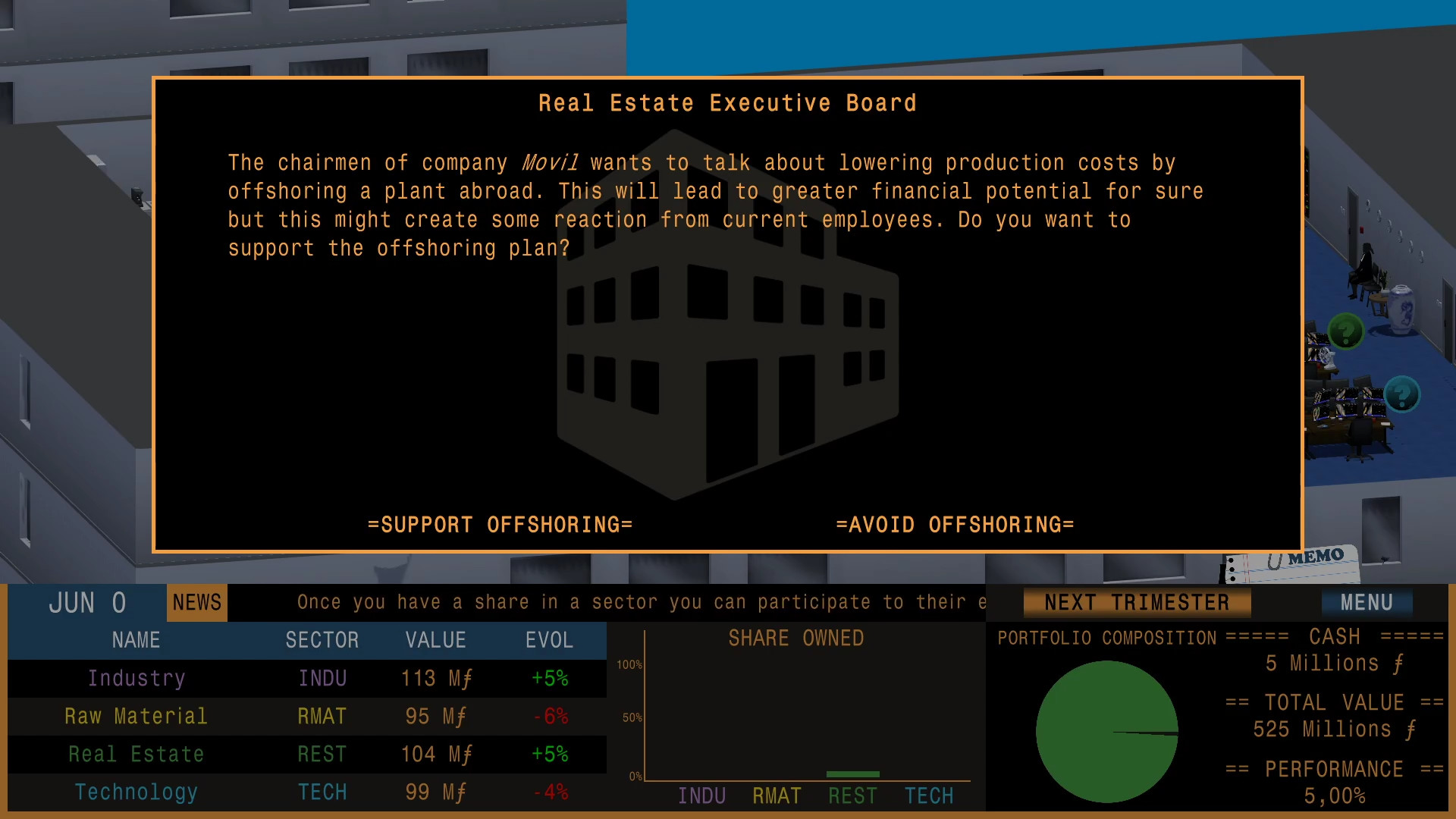Select the Real Estate sector row

click(x=136, y=754)
